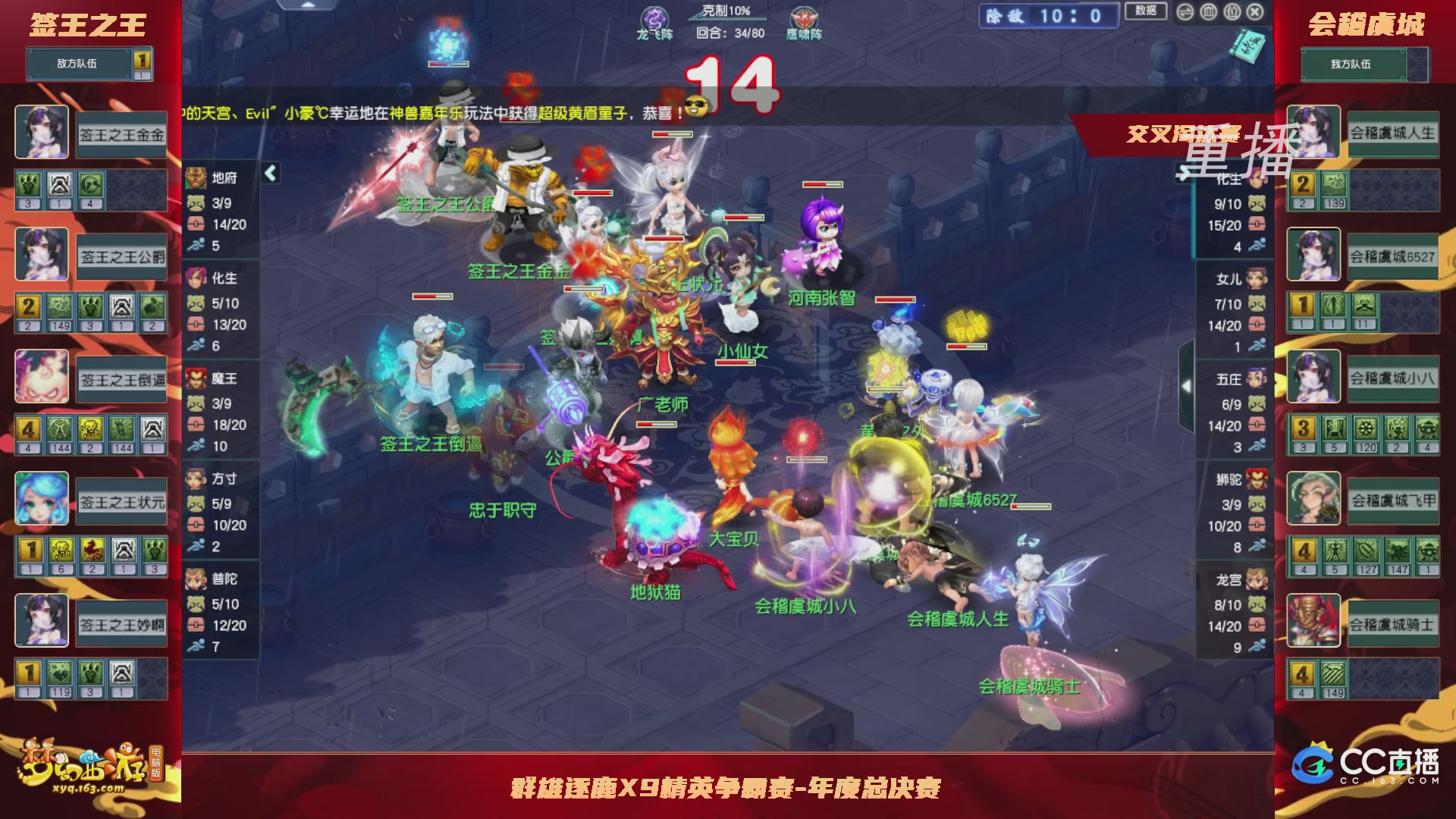1456x819 pixels.
Task: Click the camera icon beside the close button
Action: (x=1232, y=13)
